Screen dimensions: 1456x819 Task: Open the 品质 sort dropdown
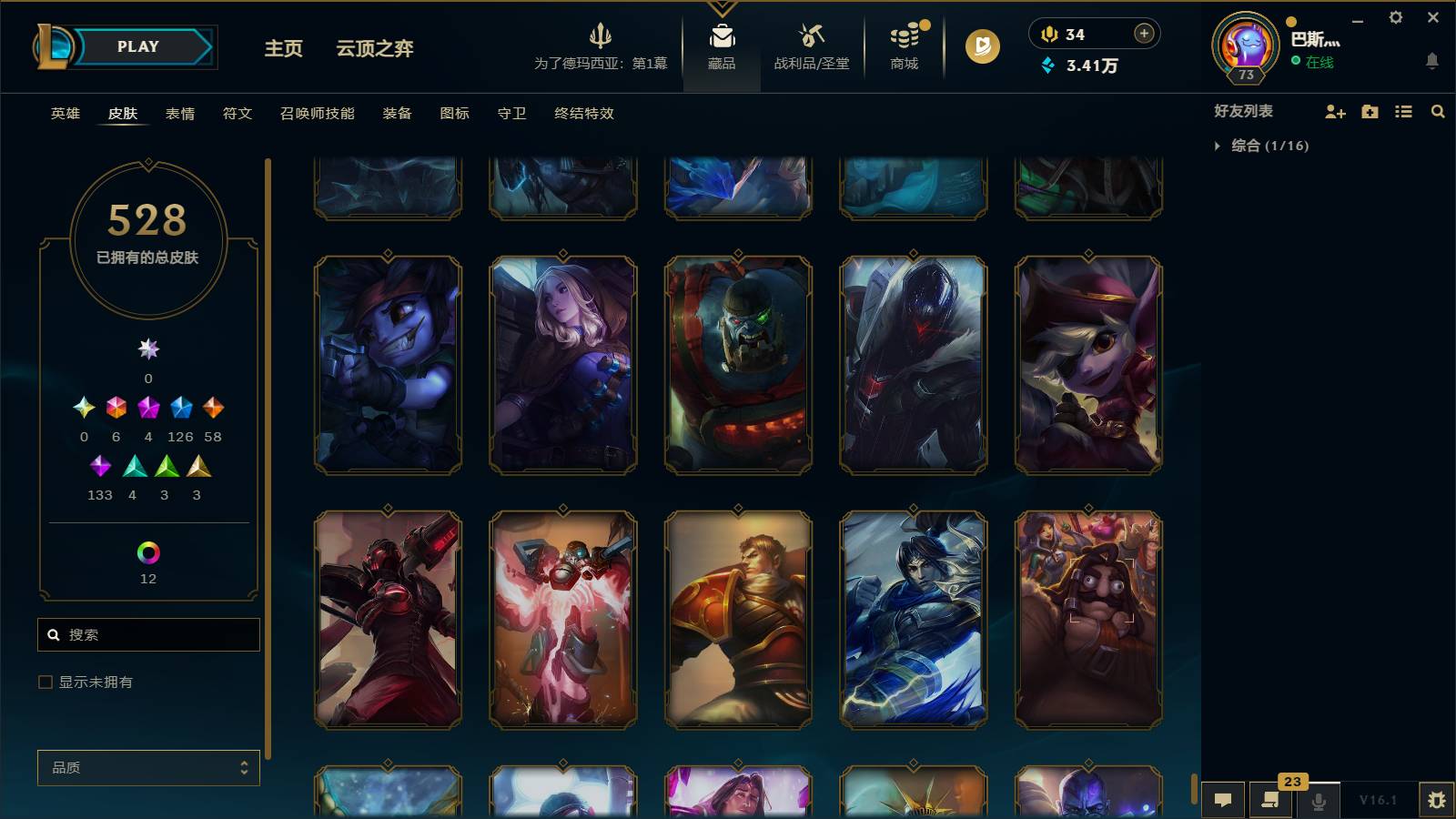point(148,767)
